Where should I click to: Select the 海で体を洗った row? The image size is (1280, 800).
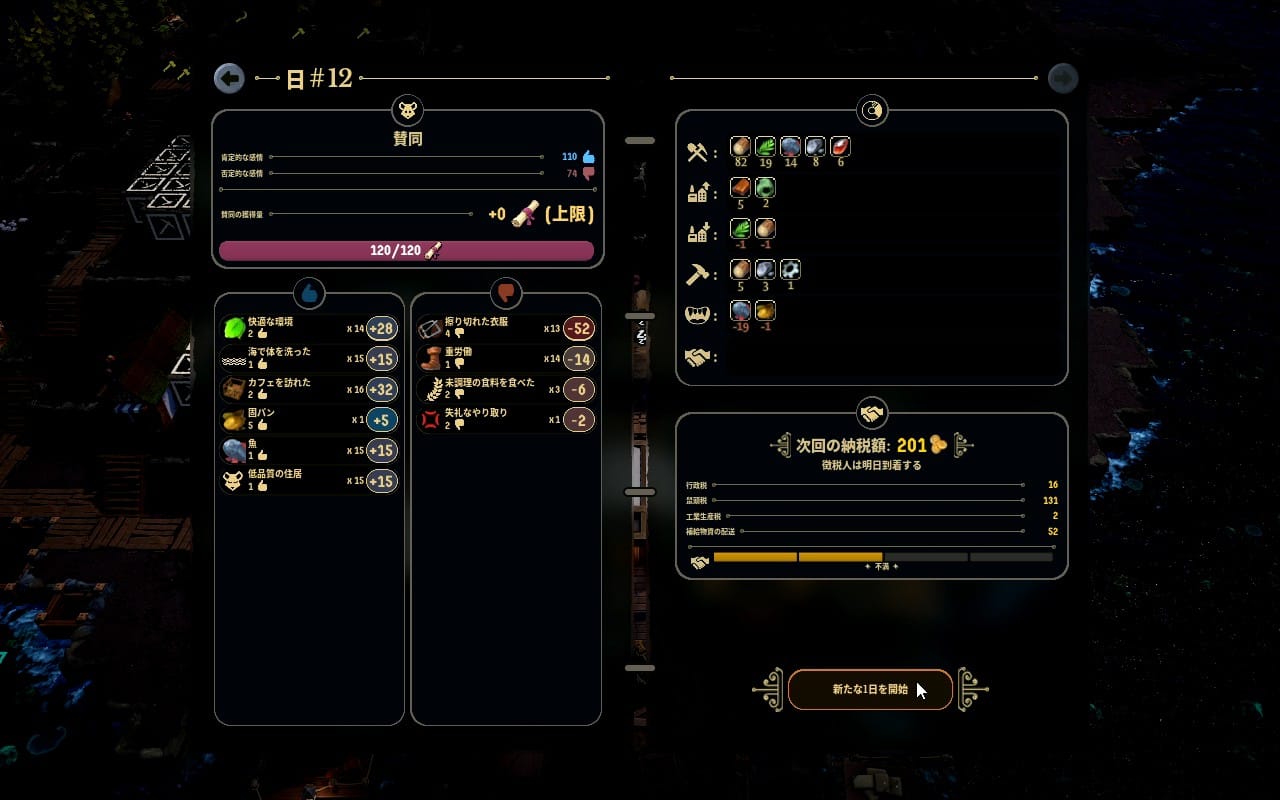click(x=309, y=358)
